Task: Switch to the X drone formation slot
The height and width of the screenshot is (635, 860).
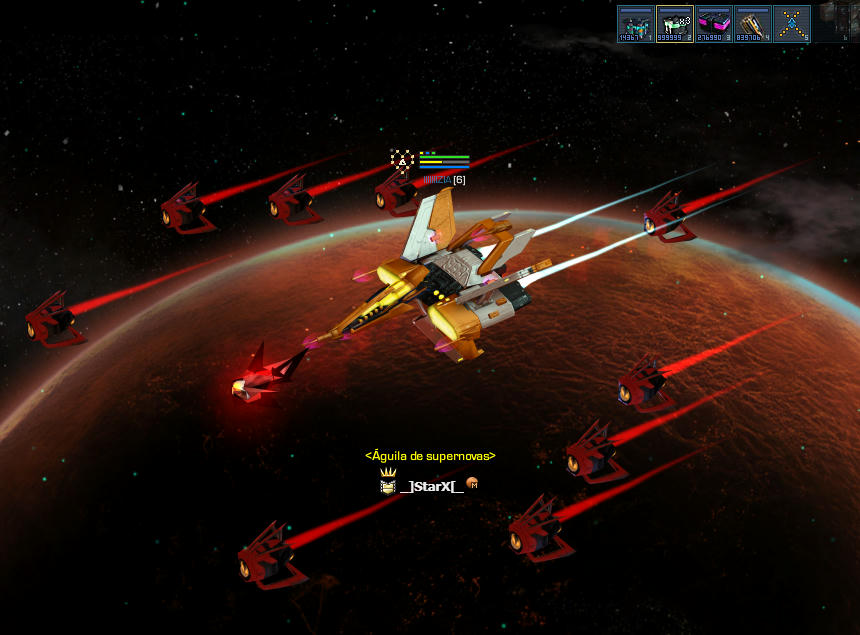Action: tap(791, 24)
